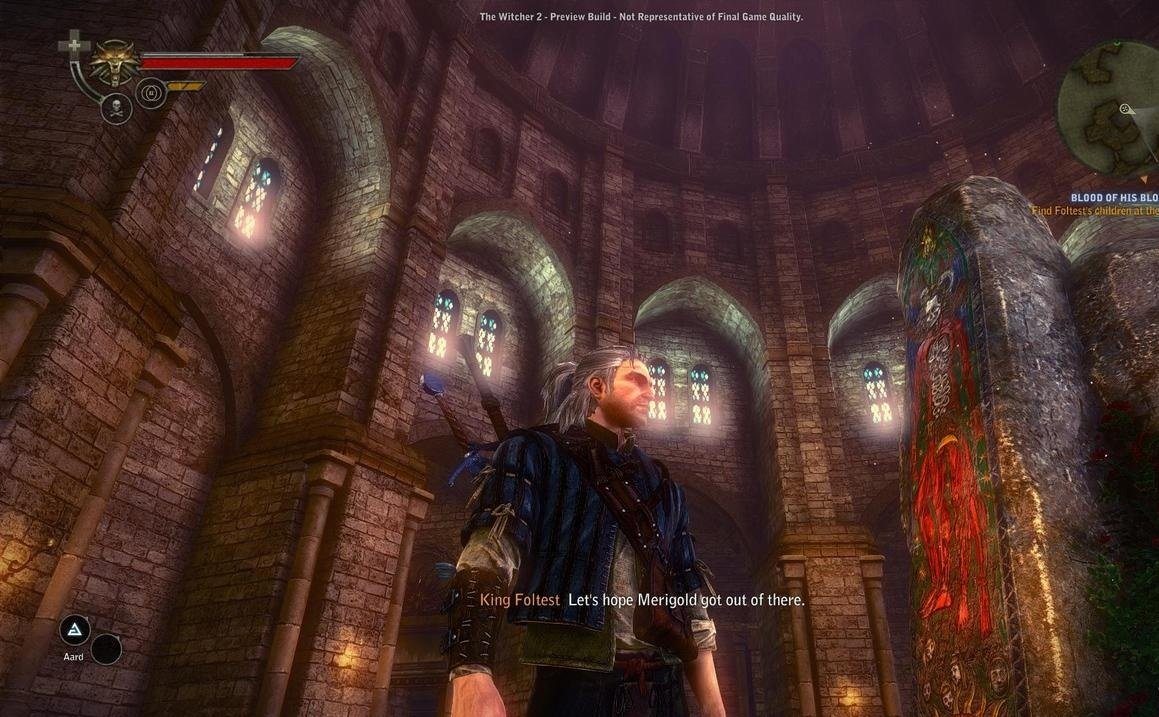
Task: Click the skull and crossbones toxicity icon
Action: (x=117, y=108)
